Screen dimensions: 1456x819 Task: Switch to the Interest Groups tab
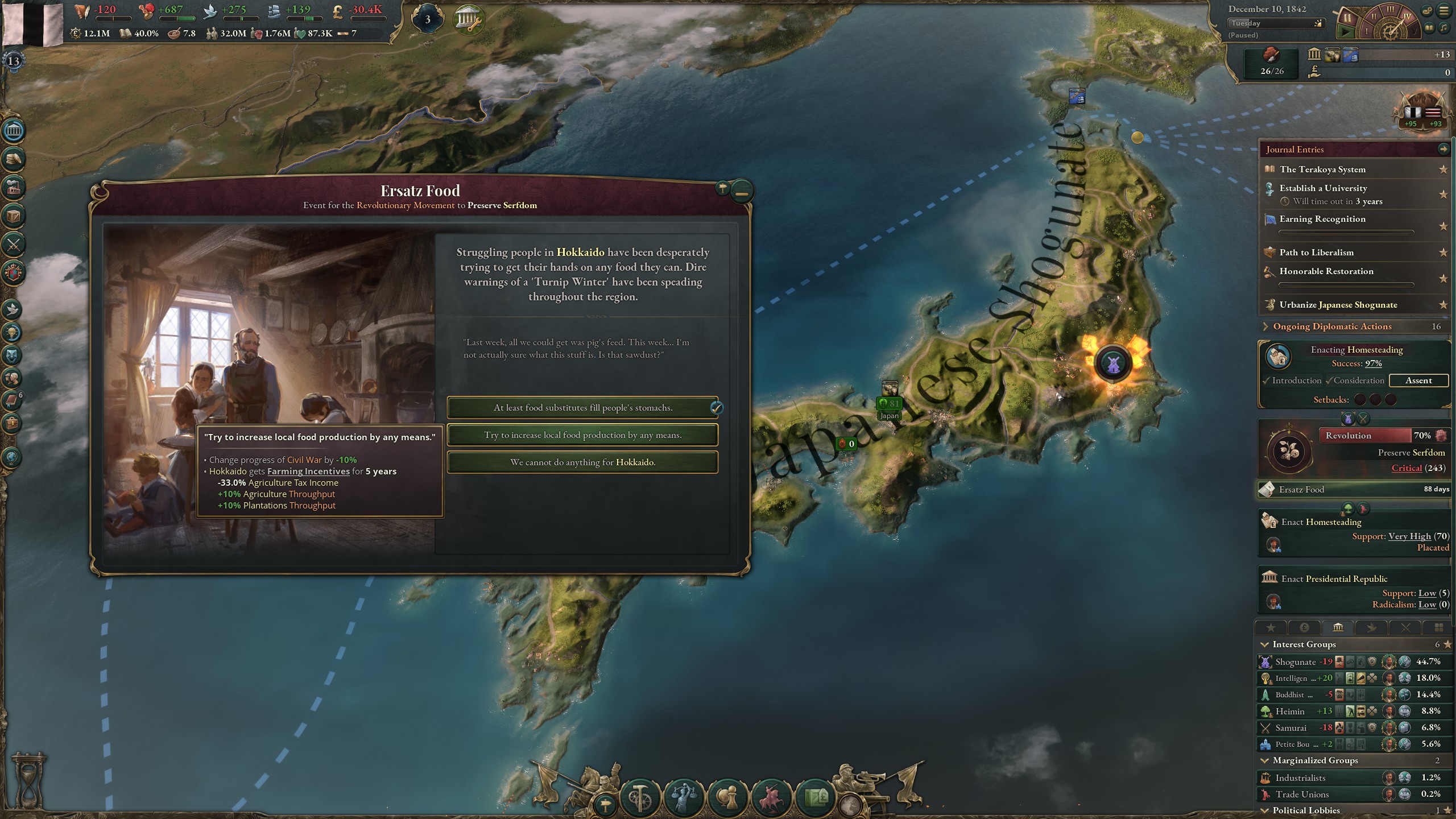[x=1338, y=627]
